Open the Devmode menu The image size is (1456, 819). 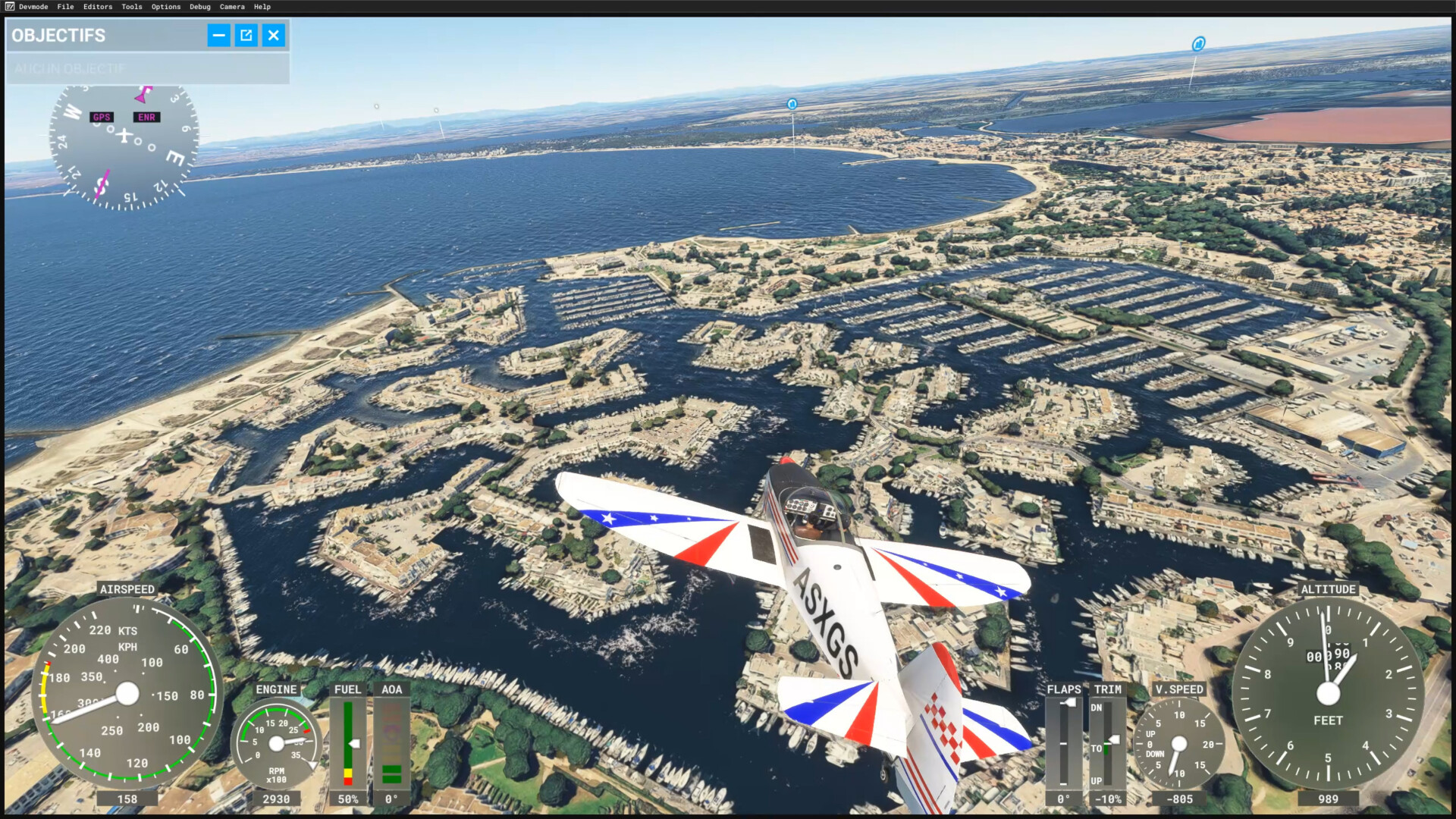coord(33,7)
